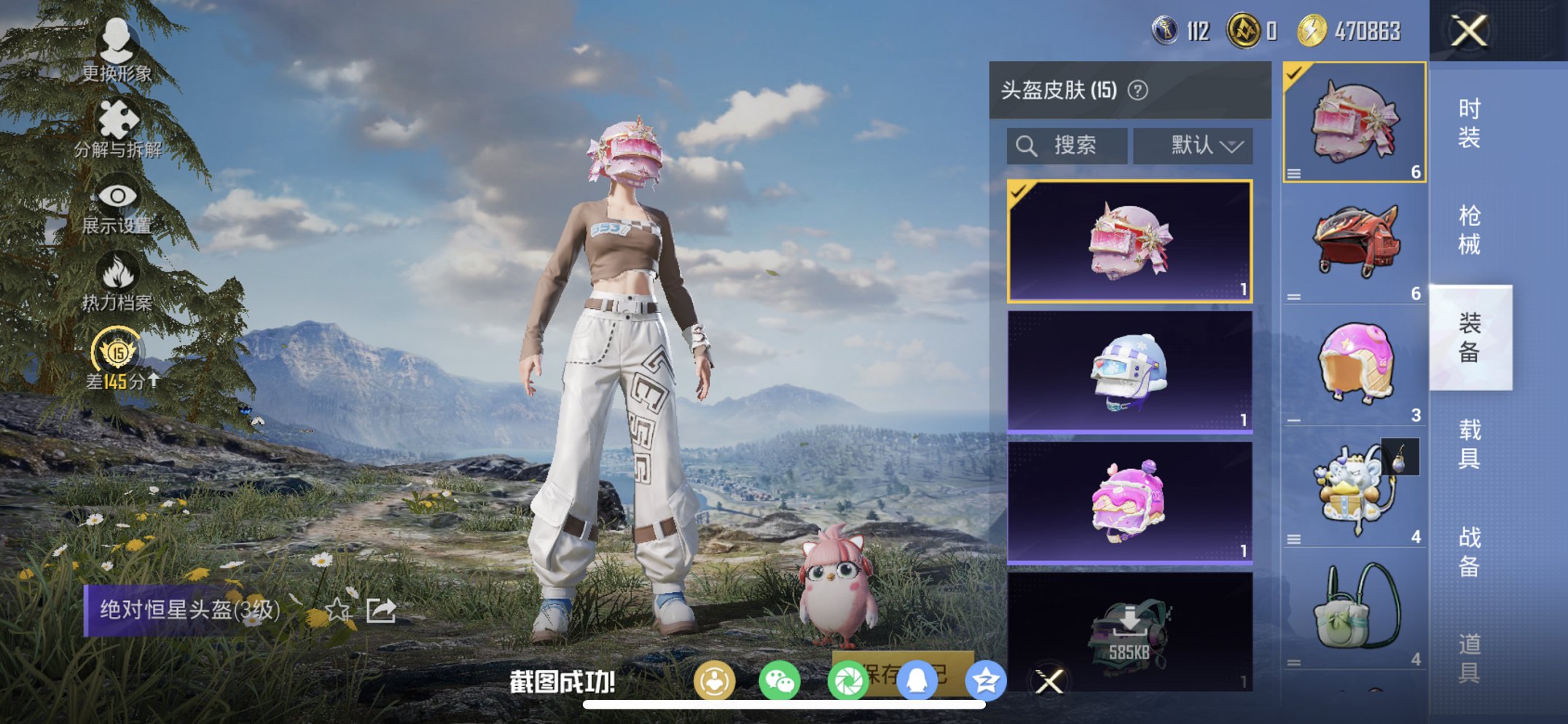Open the 搜索 helmet skin search
This screenshot has height=724, width=1568.
click(1066, 145)
